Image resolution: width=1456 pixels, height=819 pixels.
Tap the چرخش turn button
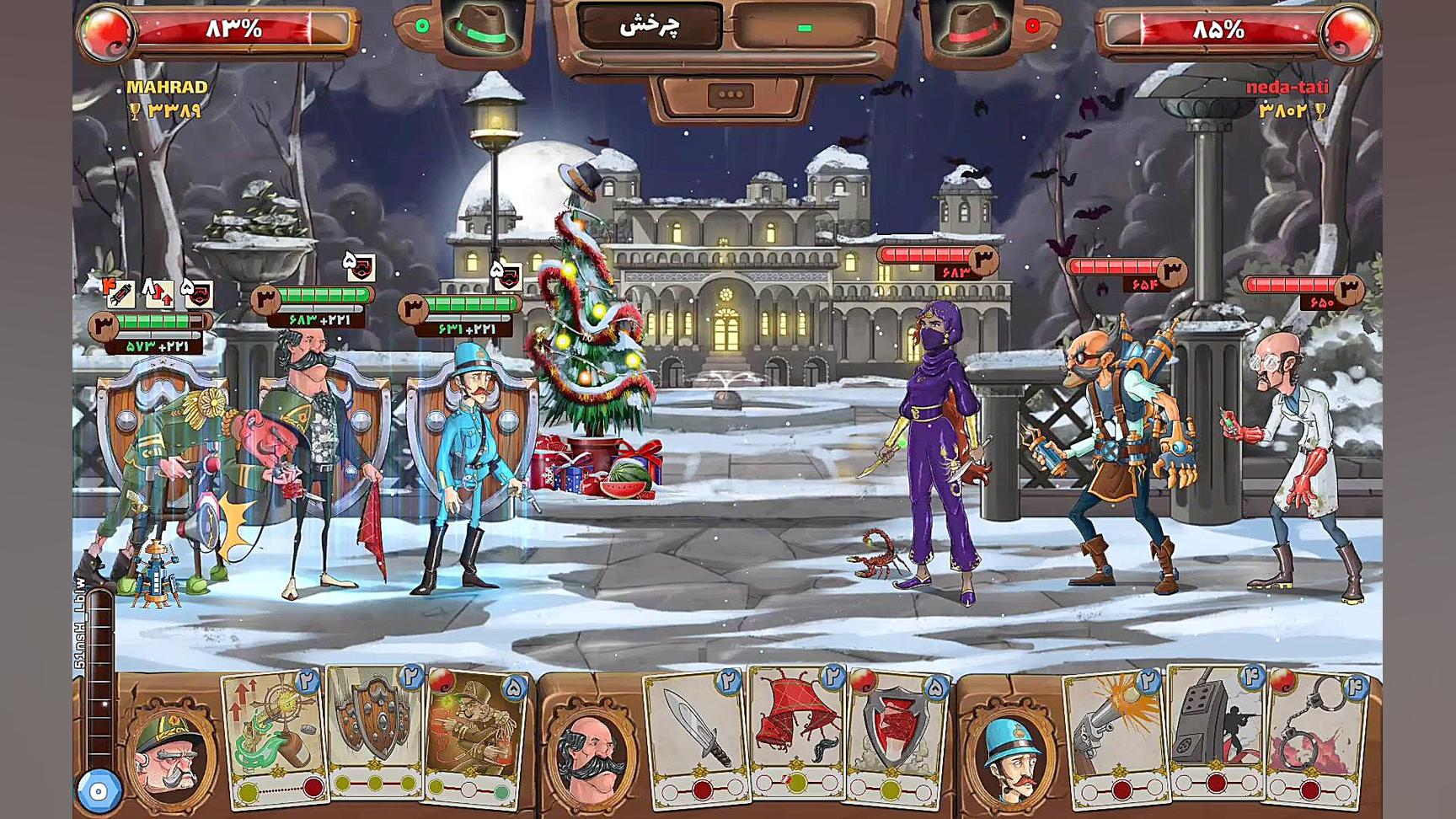(x=650, y=27)
